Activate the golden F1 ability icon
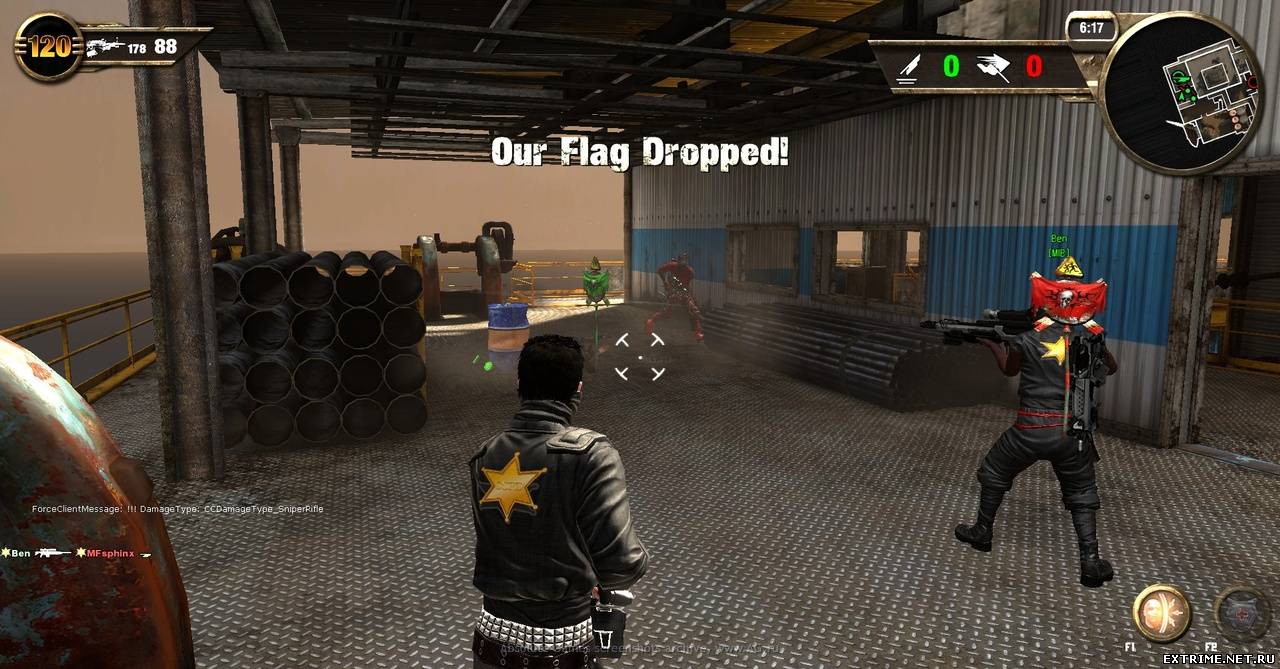 coord(1161,612)
